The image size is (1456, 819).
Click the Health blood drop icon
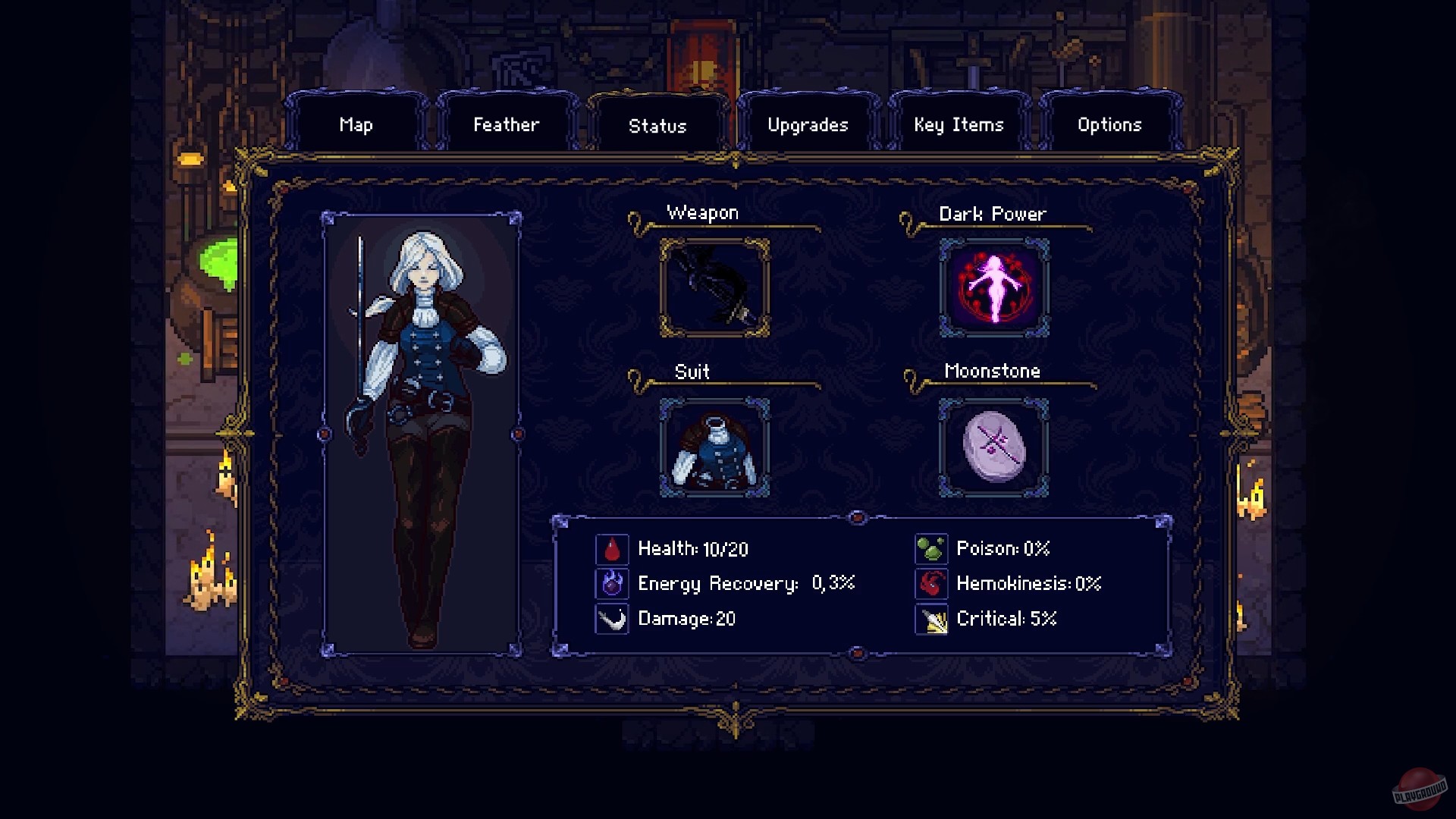[611, 548]
